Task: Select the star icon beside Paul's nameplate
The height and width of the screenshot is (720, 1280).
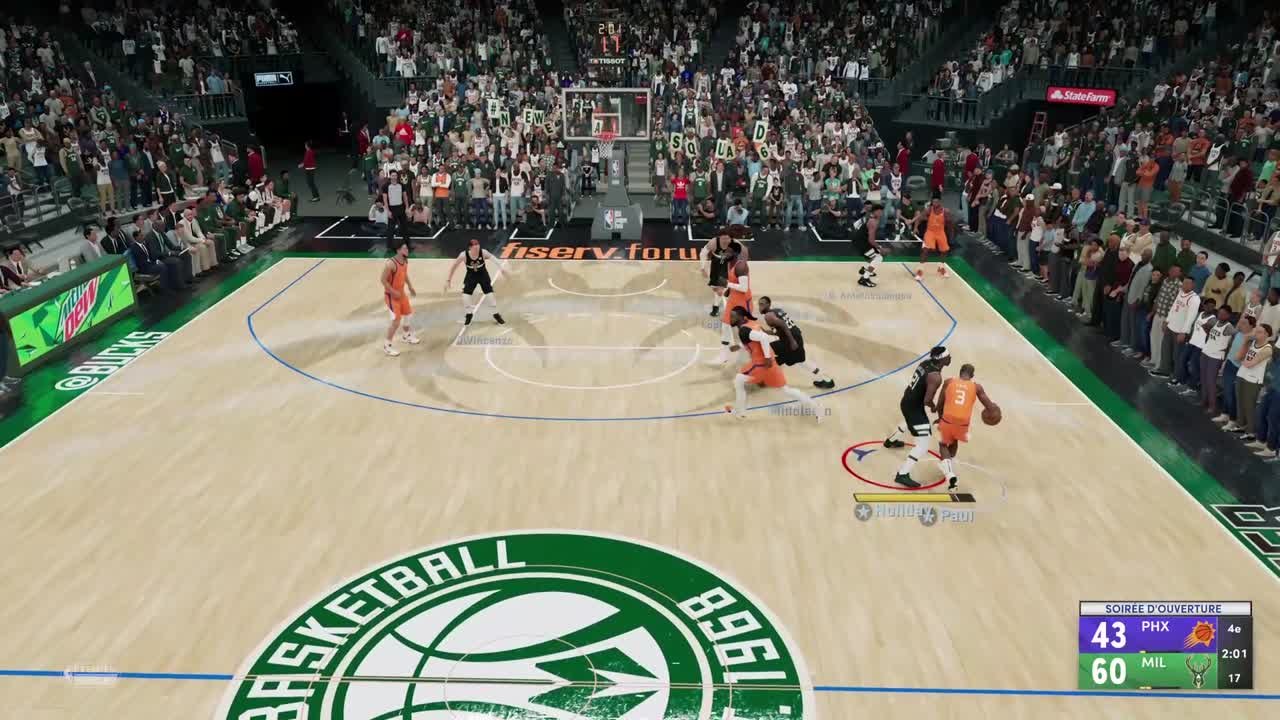Action: 927,516
